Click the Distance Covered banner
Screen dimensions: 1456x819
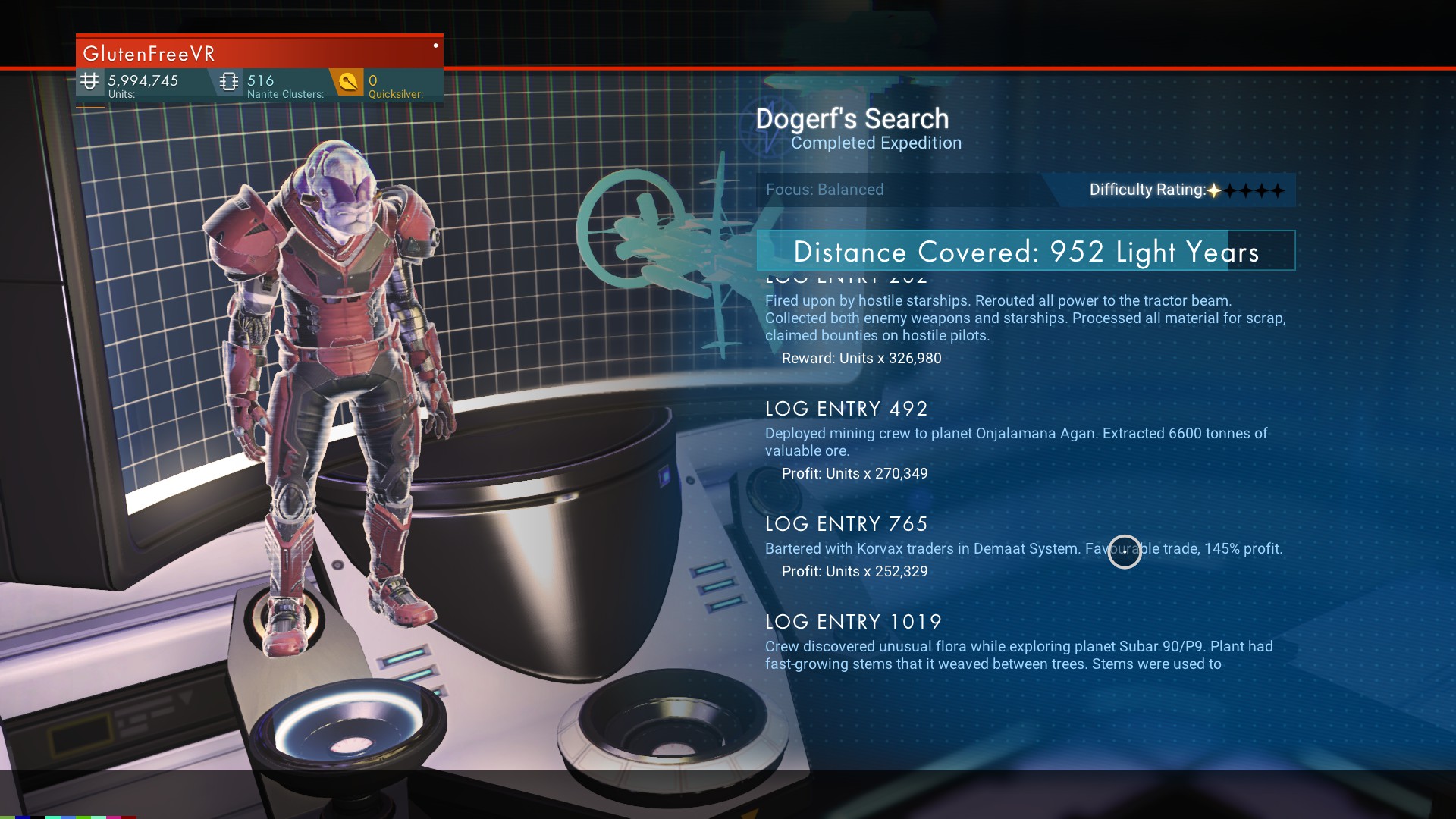(x=1025, y=251)
